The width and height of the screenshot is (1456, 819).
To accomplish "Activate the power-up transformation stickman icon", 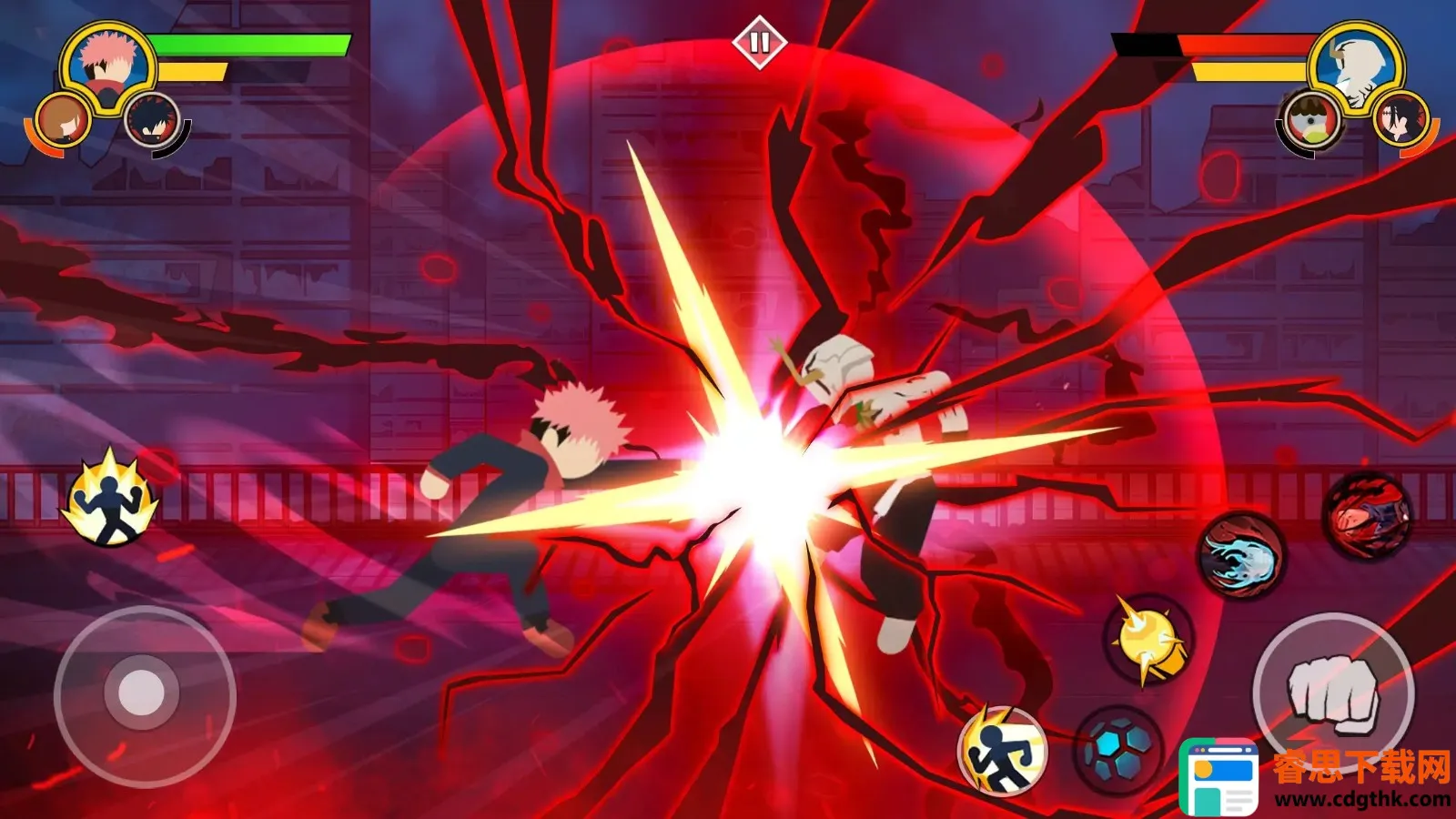I will 110,500.
